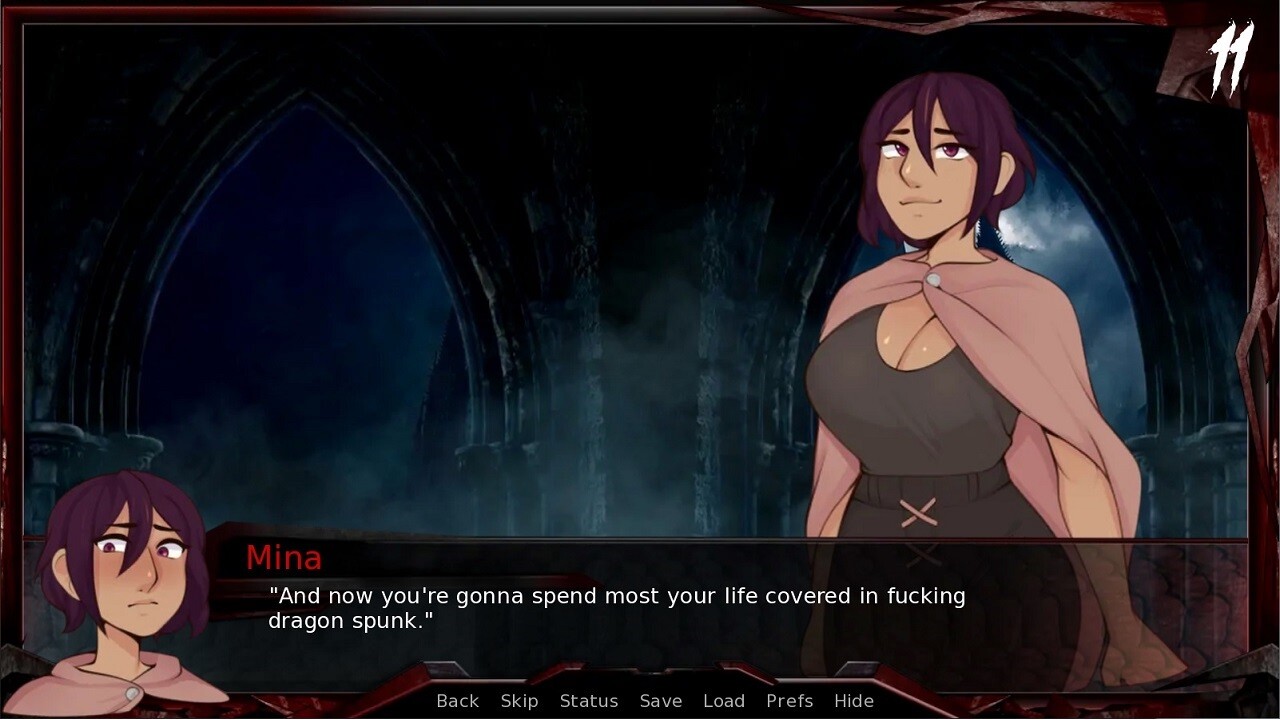Open the Prefs settings

click(x=789, y=701)
